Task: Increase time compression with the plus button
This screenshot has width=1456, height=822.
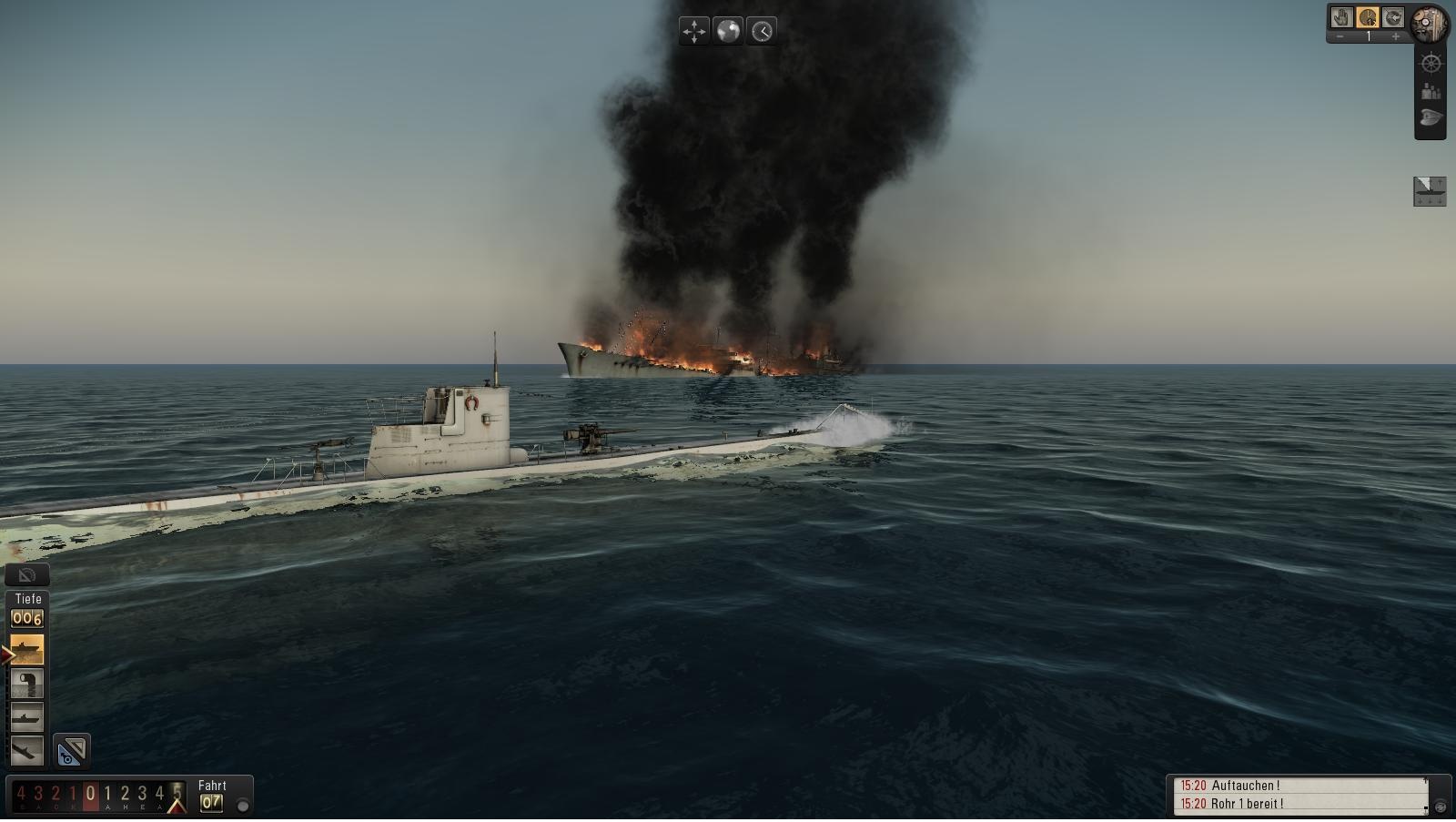Action: (1396, 36)
